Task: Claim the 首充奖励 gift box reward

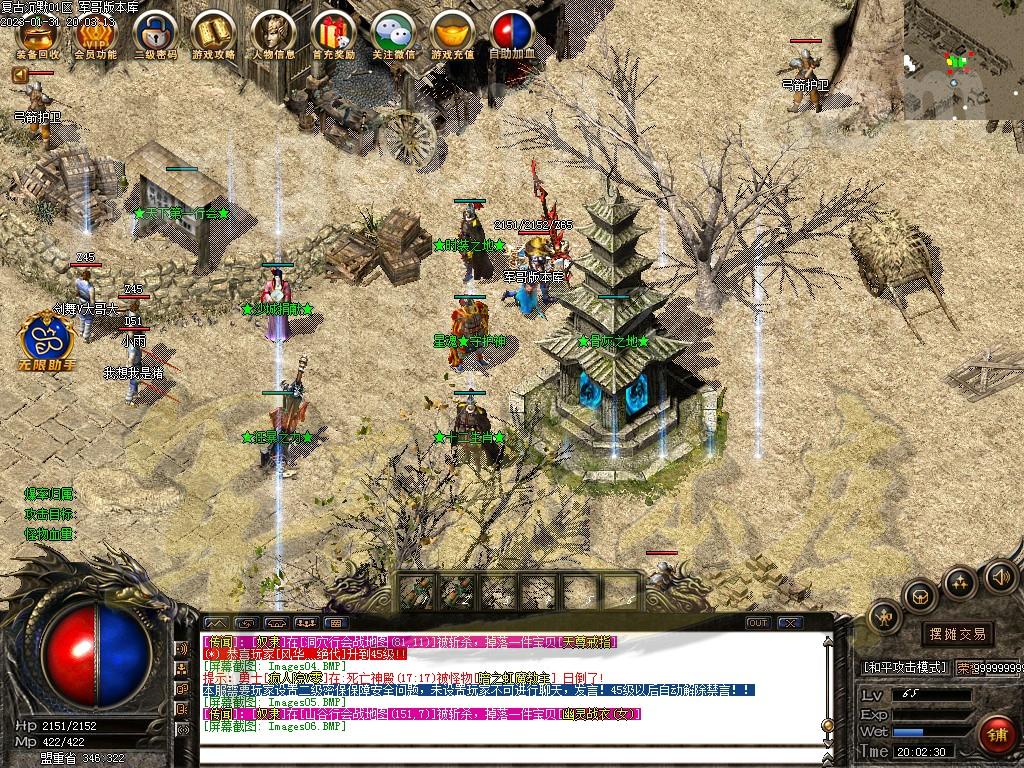Action: coord(333,33)
